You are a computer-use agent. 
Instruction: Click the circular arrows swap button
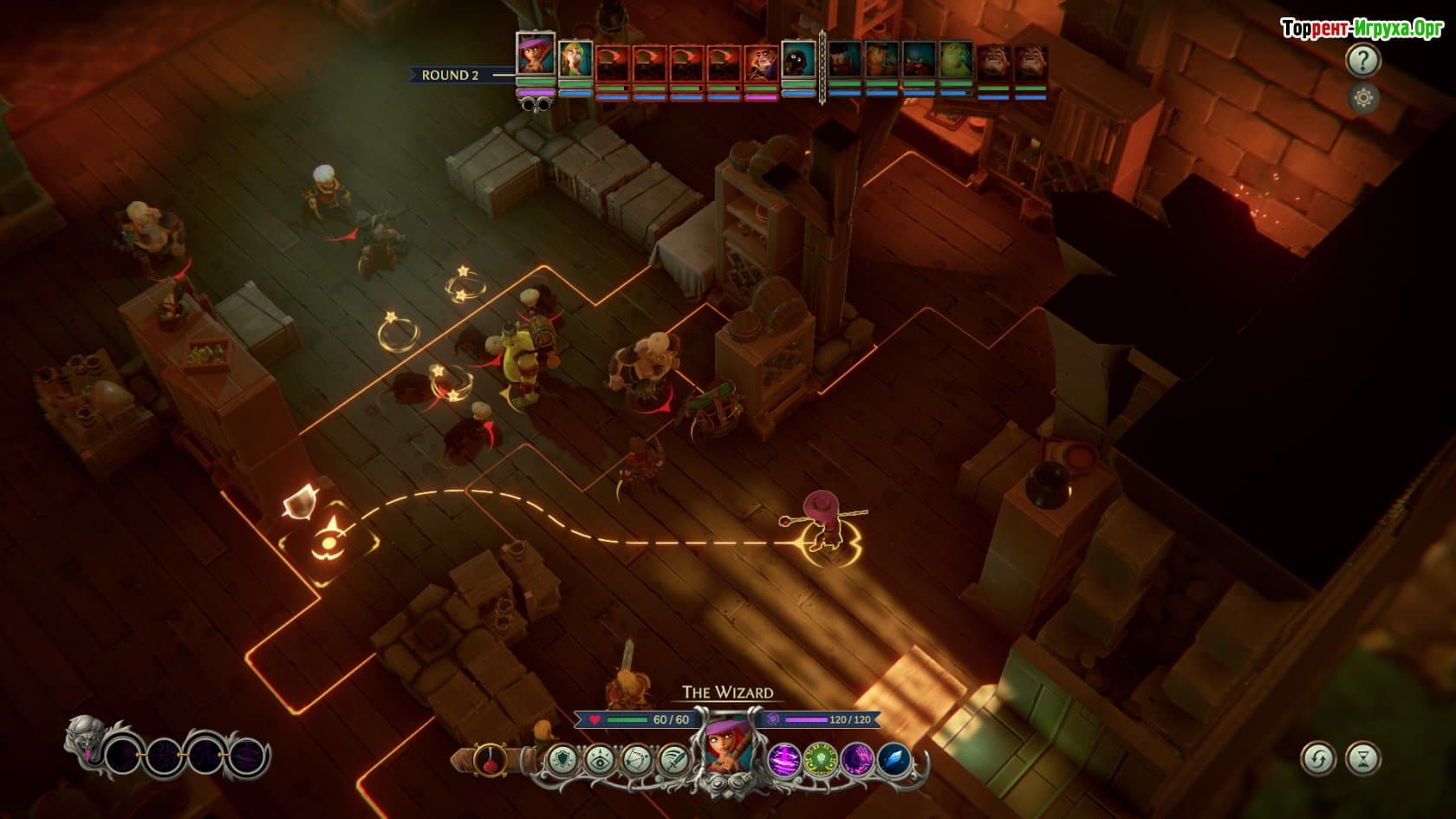pyautogui.click(x=1317, y=759)
